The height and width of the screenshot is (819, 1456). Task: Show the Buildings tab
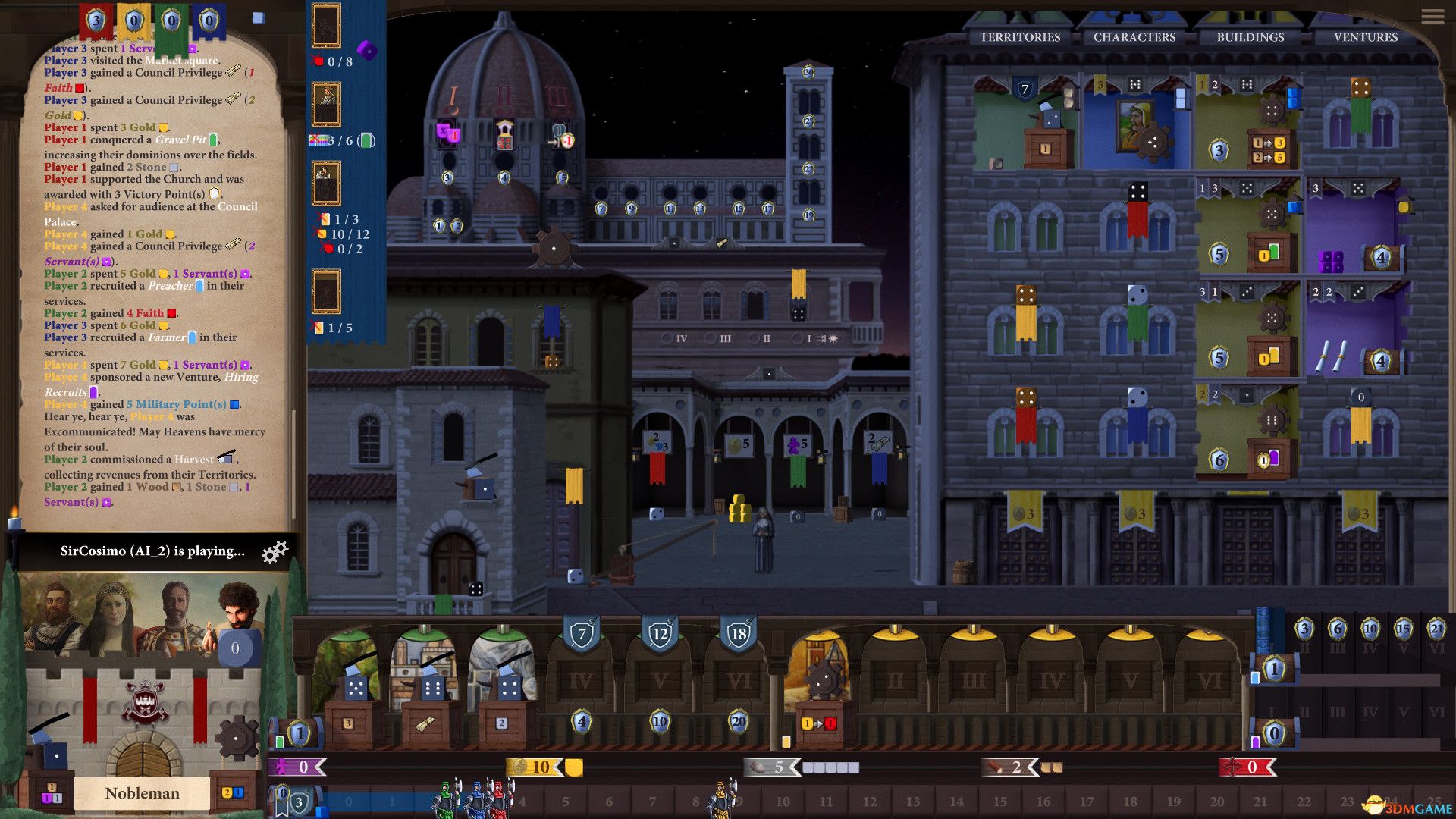pyautogui.click(x=1250, y=37)
